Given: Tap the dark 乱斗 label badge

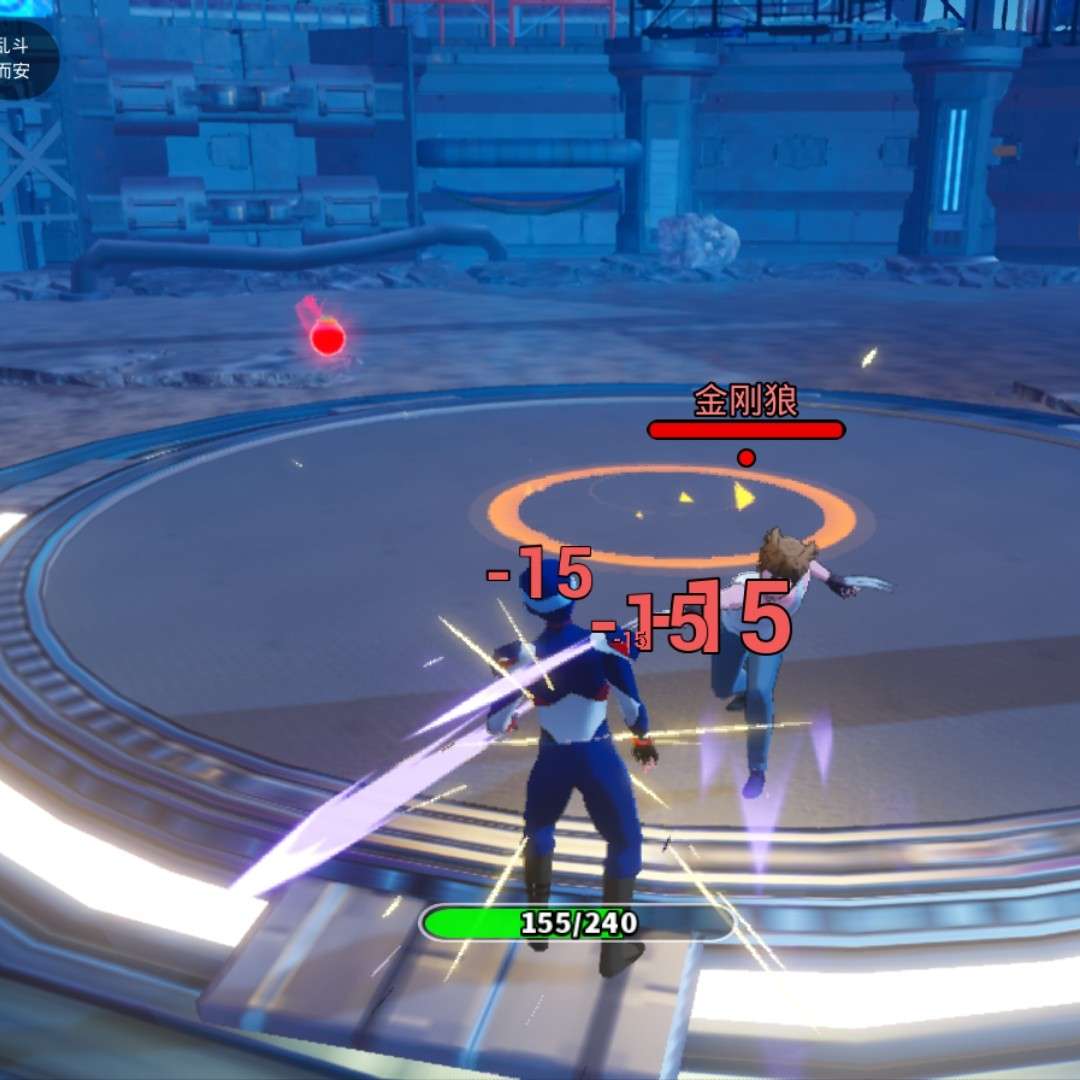Looking at the screenshot, I should [x=22, y=58].
